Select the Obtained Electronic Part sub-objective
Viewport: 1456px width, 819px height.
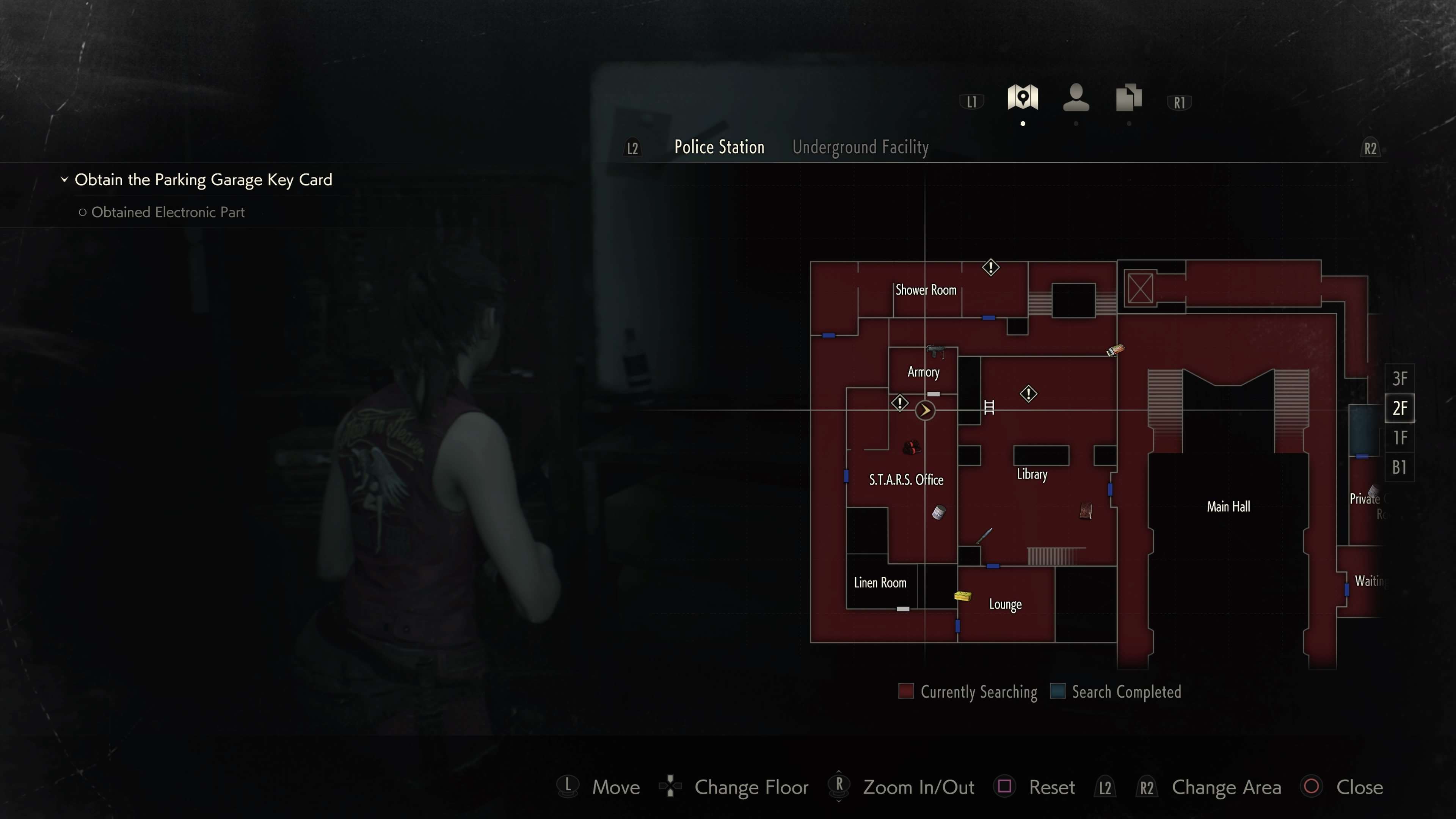168,212
